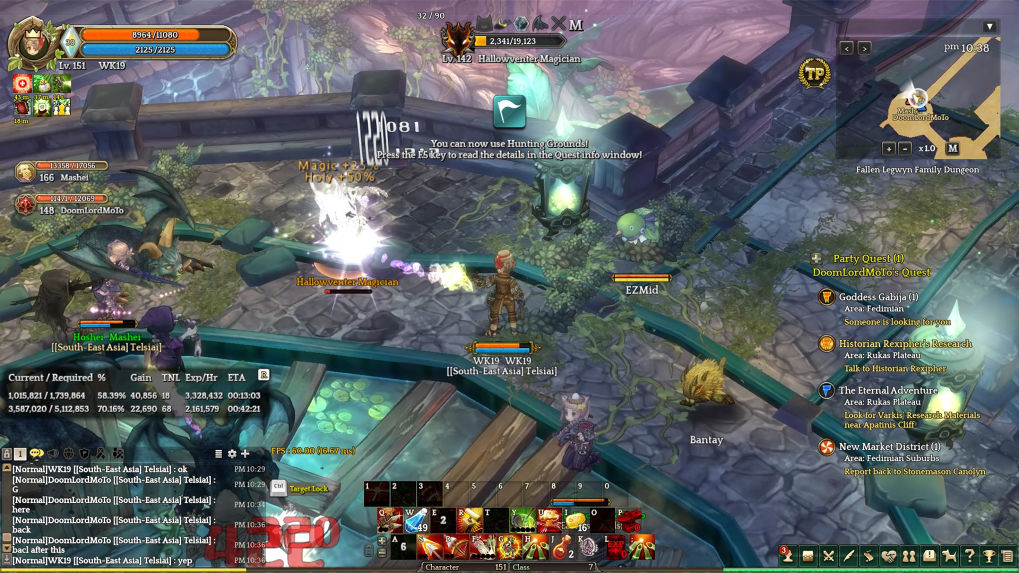Open the inventory bag menu icon

click(x=807, y=556)
